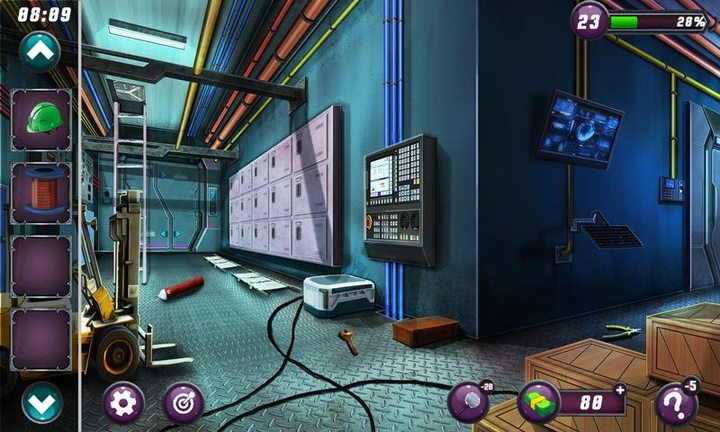Use the magnifying glass hint costing 20
Image resolution: width=720 pixels, height=432 pixels.
click(468, 403)
